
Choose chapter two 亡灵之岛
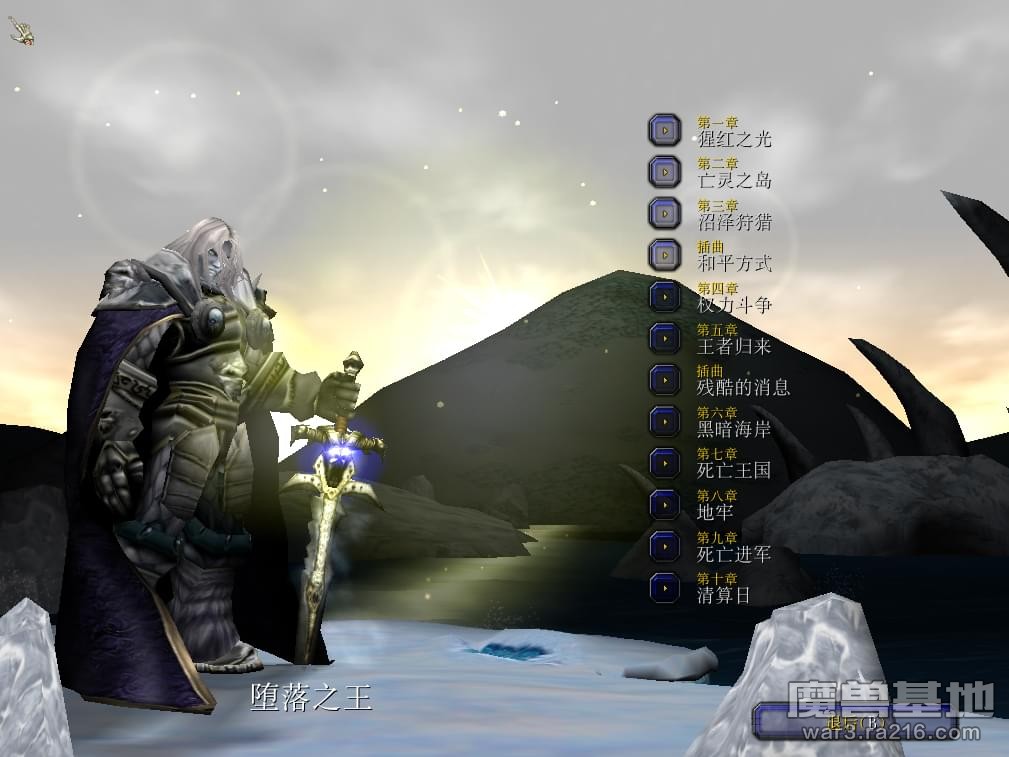click(x=664, y=172)
